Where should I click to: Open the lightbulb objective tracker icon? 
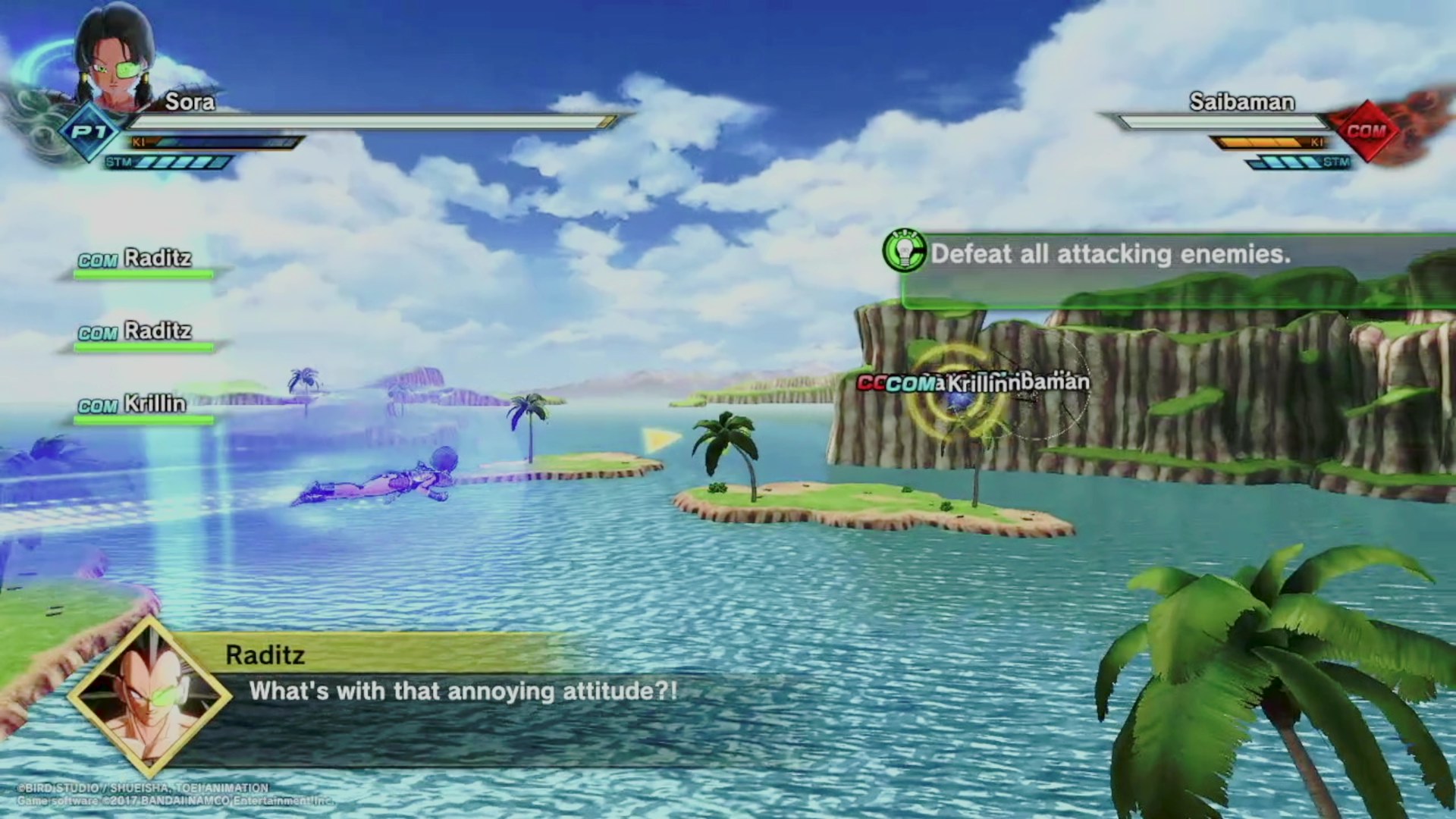(x=904, y=251)
